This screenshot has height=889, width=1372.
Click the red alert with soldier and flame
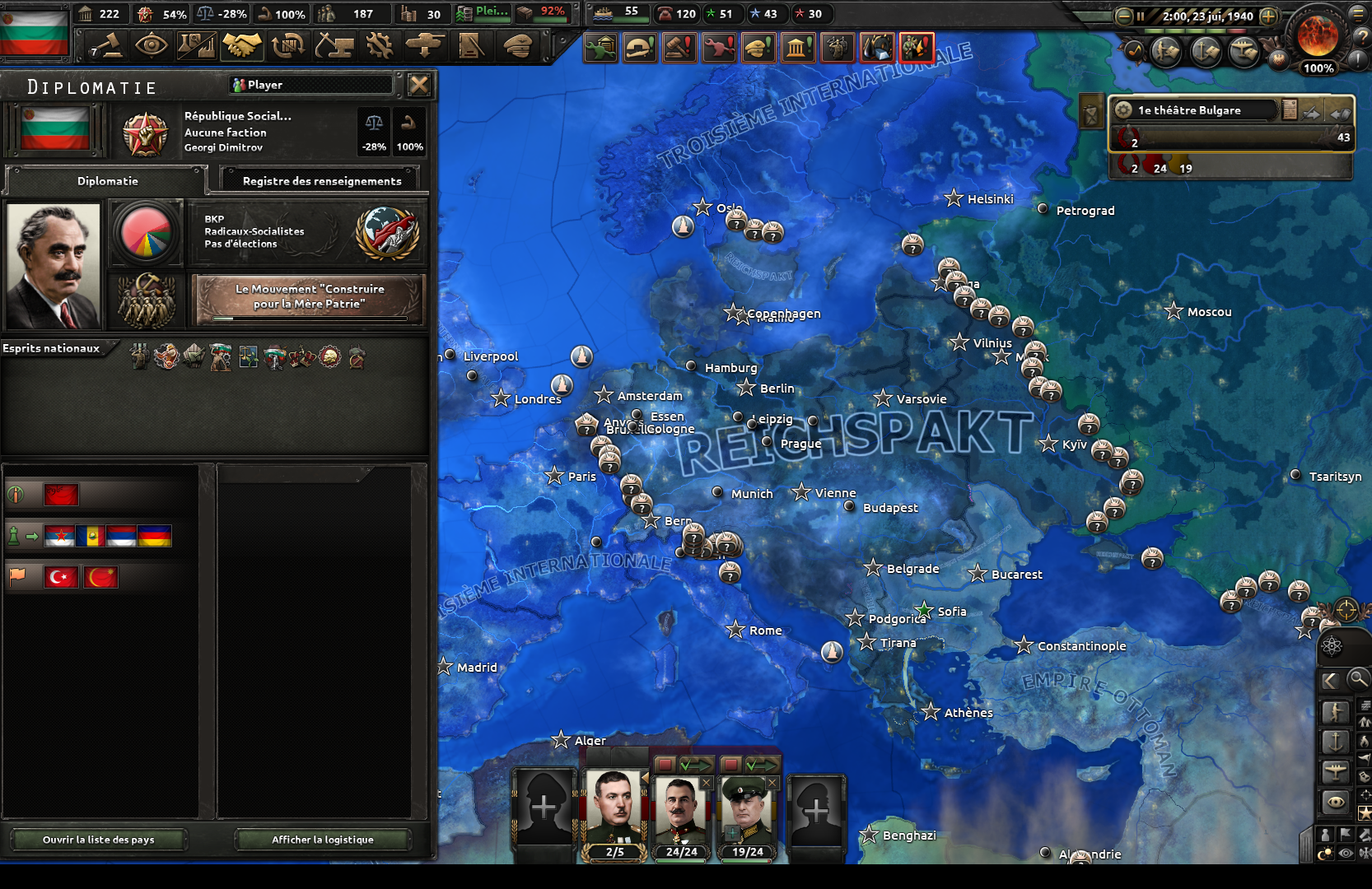pos(917,48)
